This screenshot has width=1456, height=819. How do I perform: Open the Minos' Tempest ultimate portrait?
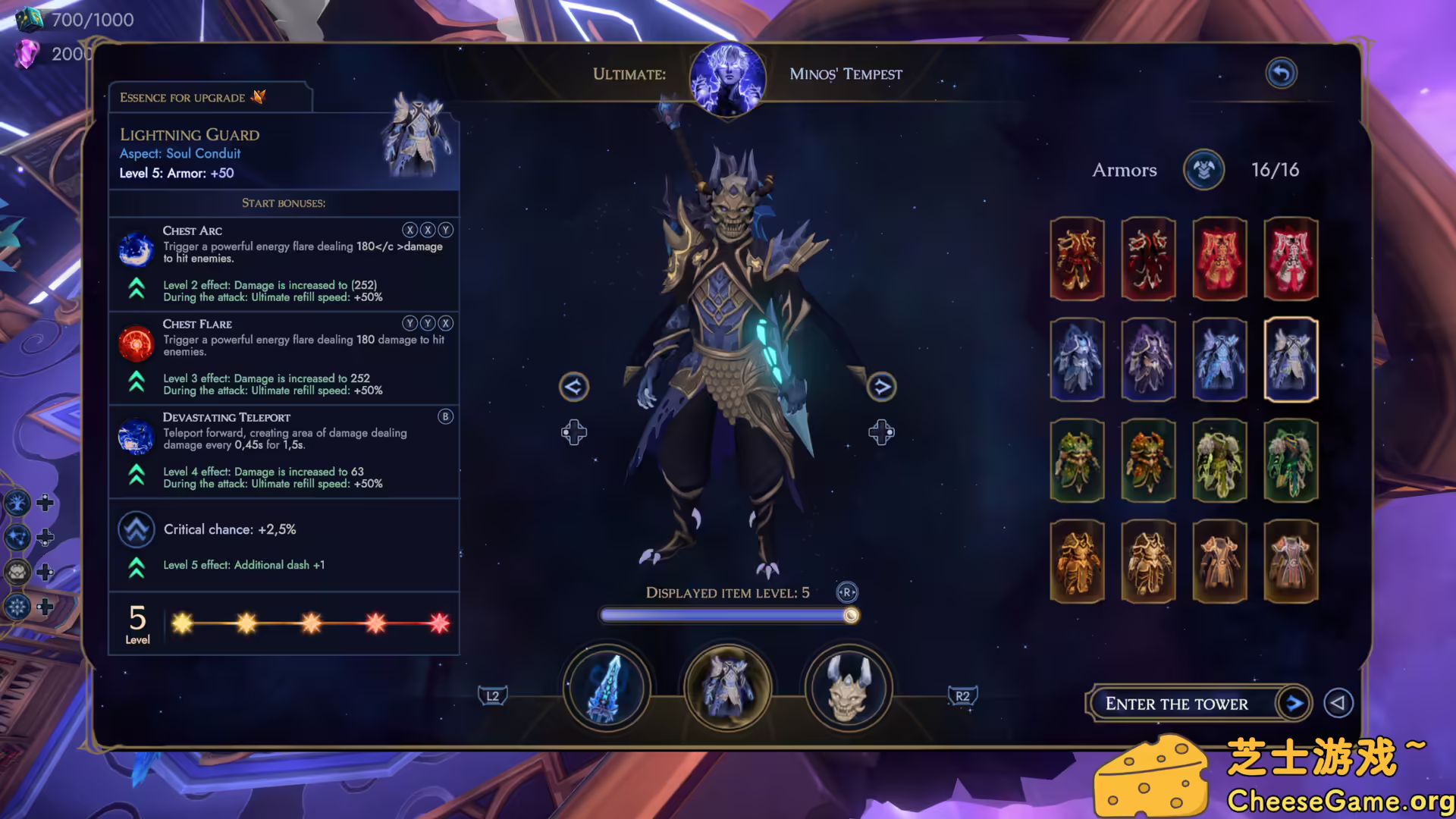[x=727, y=78]
